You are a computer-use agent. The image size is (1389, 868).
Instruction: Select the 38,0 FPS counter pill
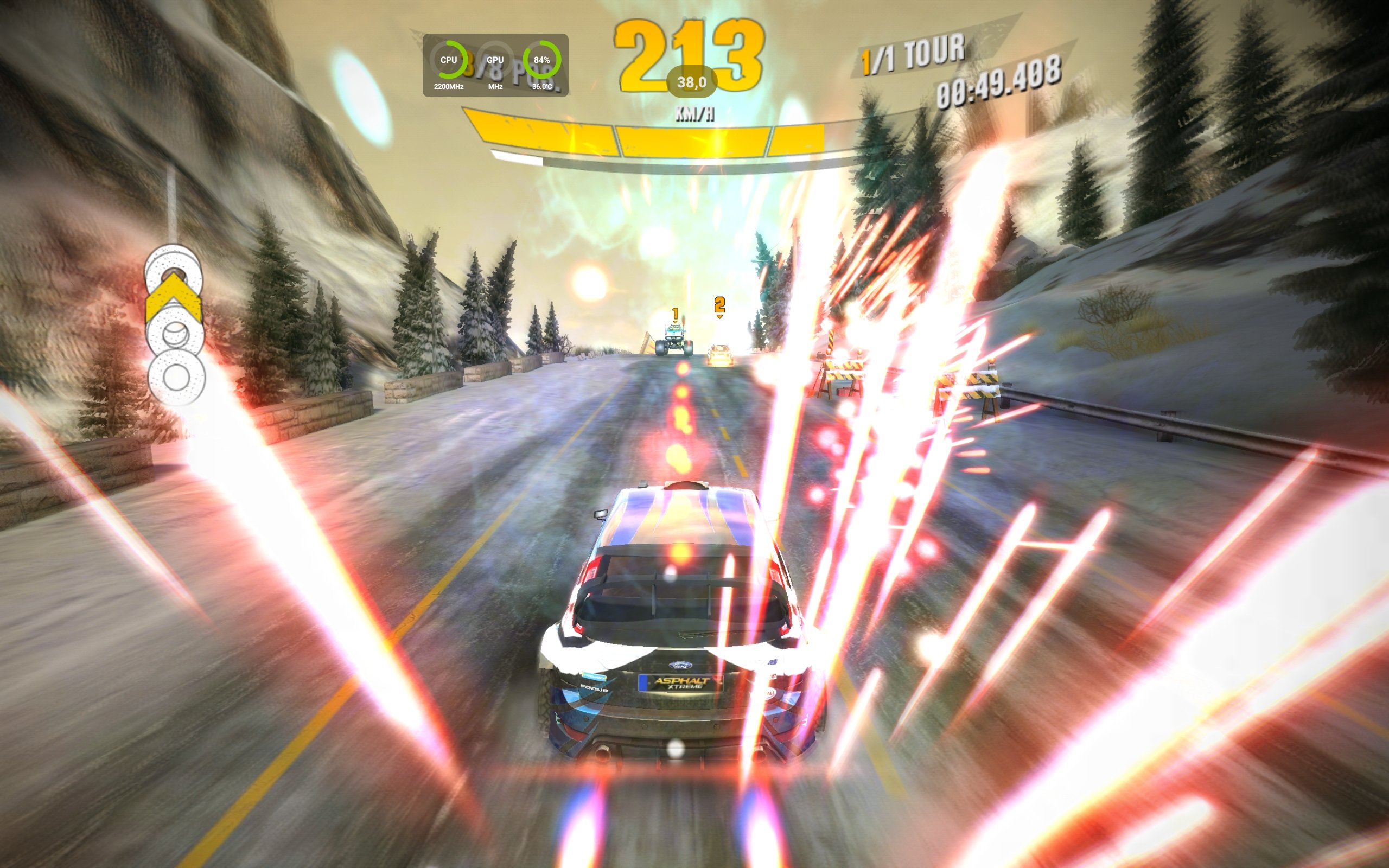[x=691, y=82]
